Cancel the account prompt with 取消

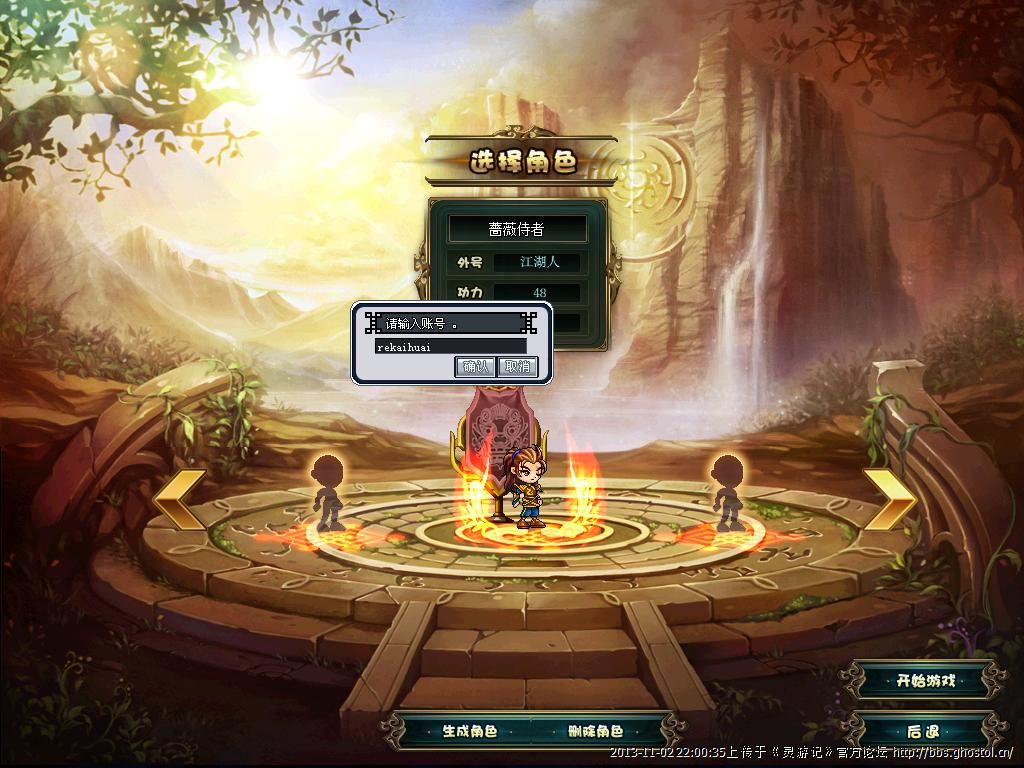click(517, 367)
